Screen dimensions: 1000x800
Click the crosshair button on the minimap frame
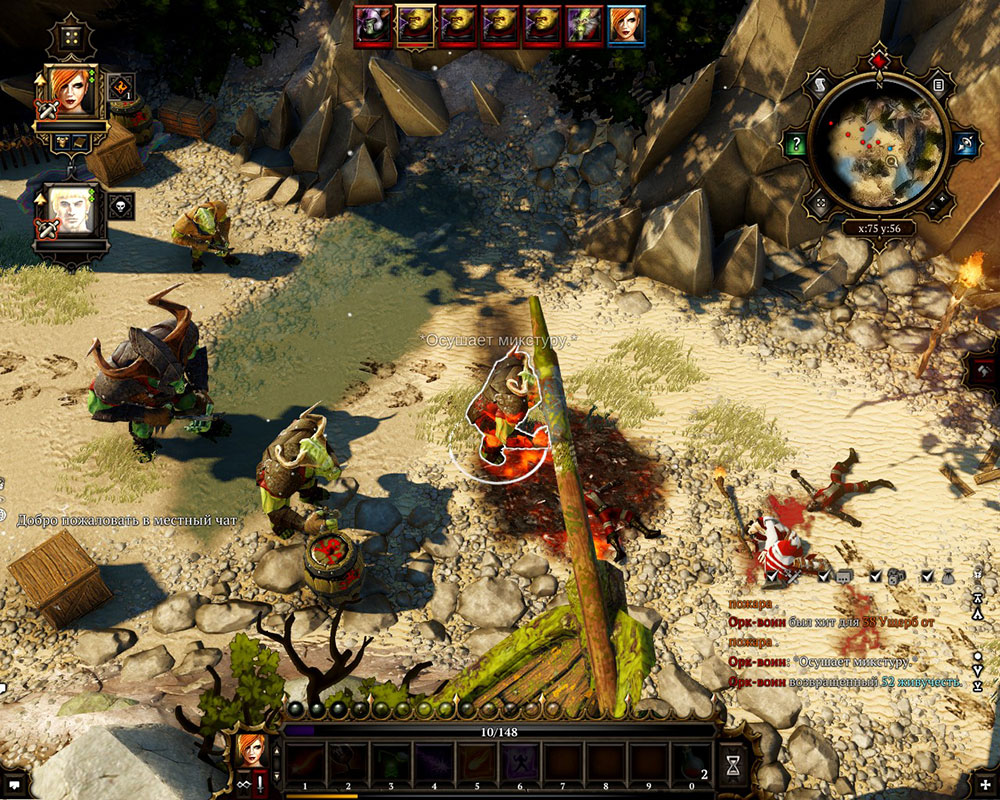(820, 205)
